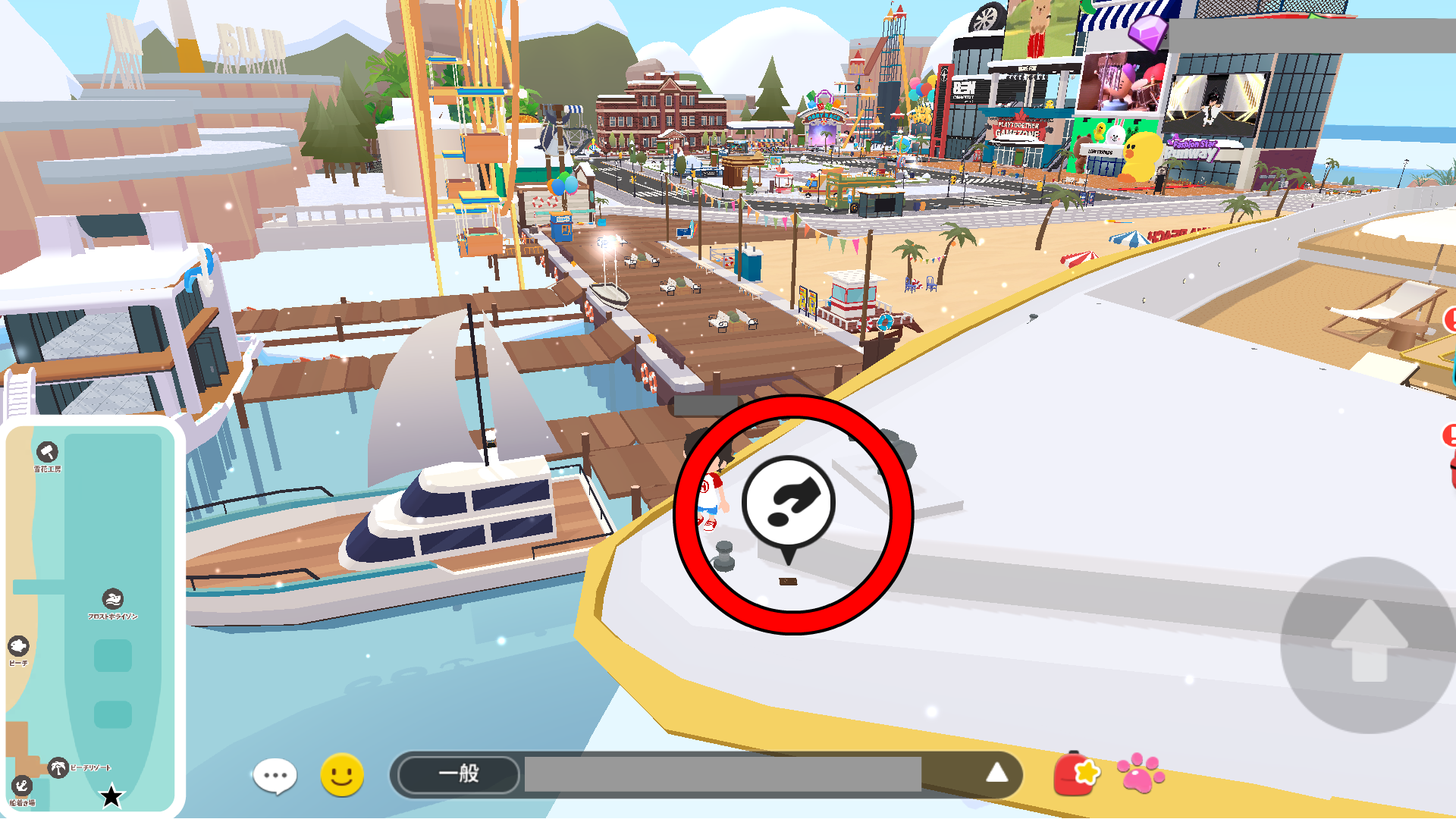
Task: Click the purple gem currency icon
Action: [x=1147, y=32]
